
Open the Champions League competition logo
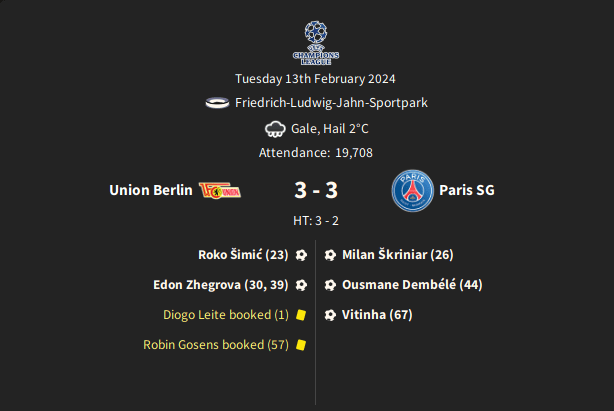[316, 43]
